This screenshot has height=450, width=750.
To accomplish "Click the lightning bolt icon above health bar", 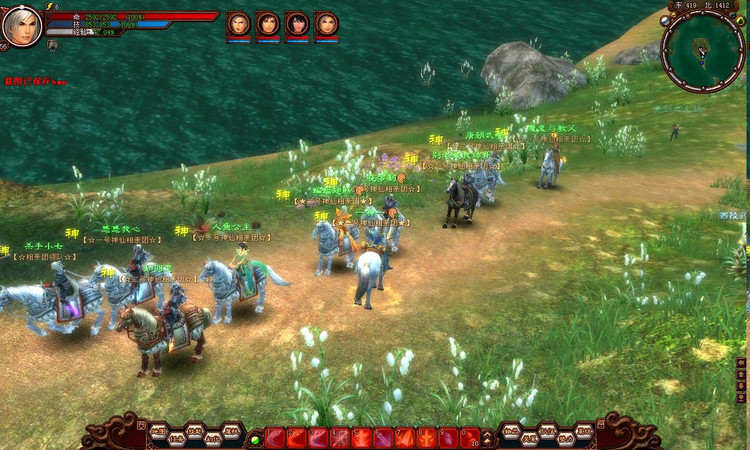I will click(50, 6).
